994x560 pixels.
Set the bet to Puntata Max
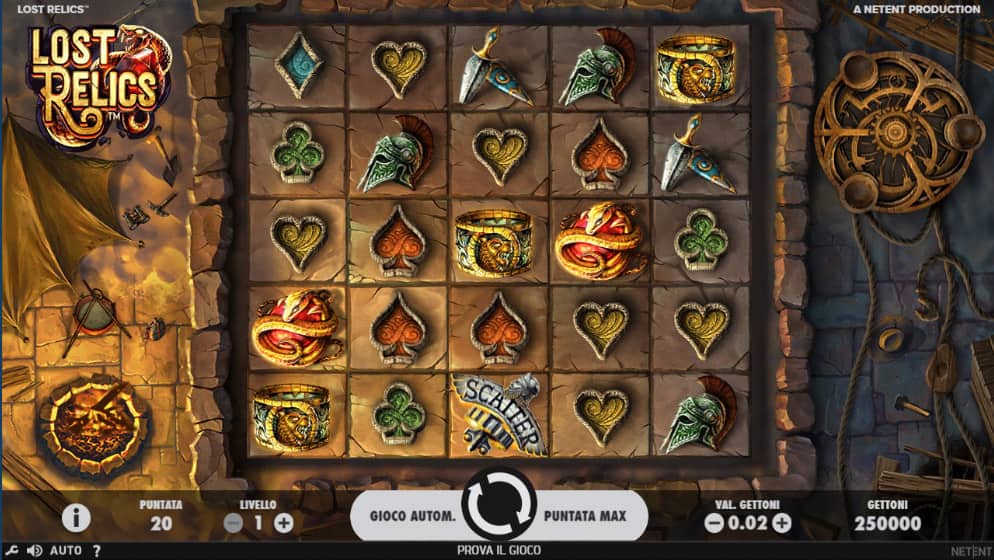coord(585,516)
